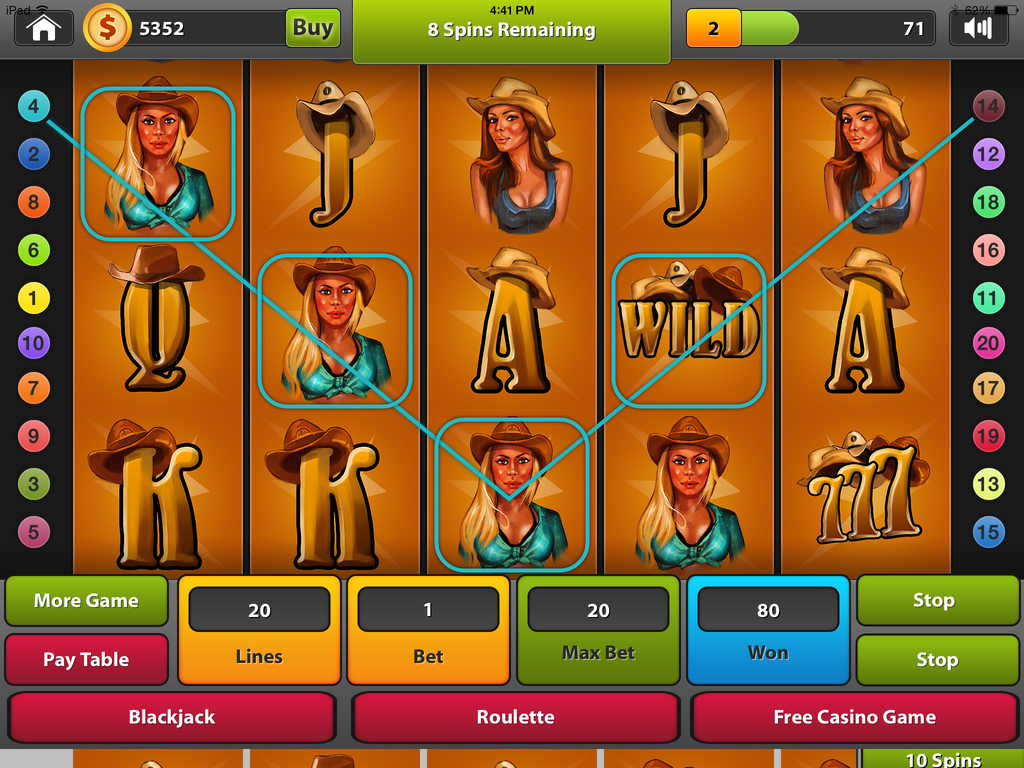Go to the home screen
1024x768 pixels.
point(44,28)
